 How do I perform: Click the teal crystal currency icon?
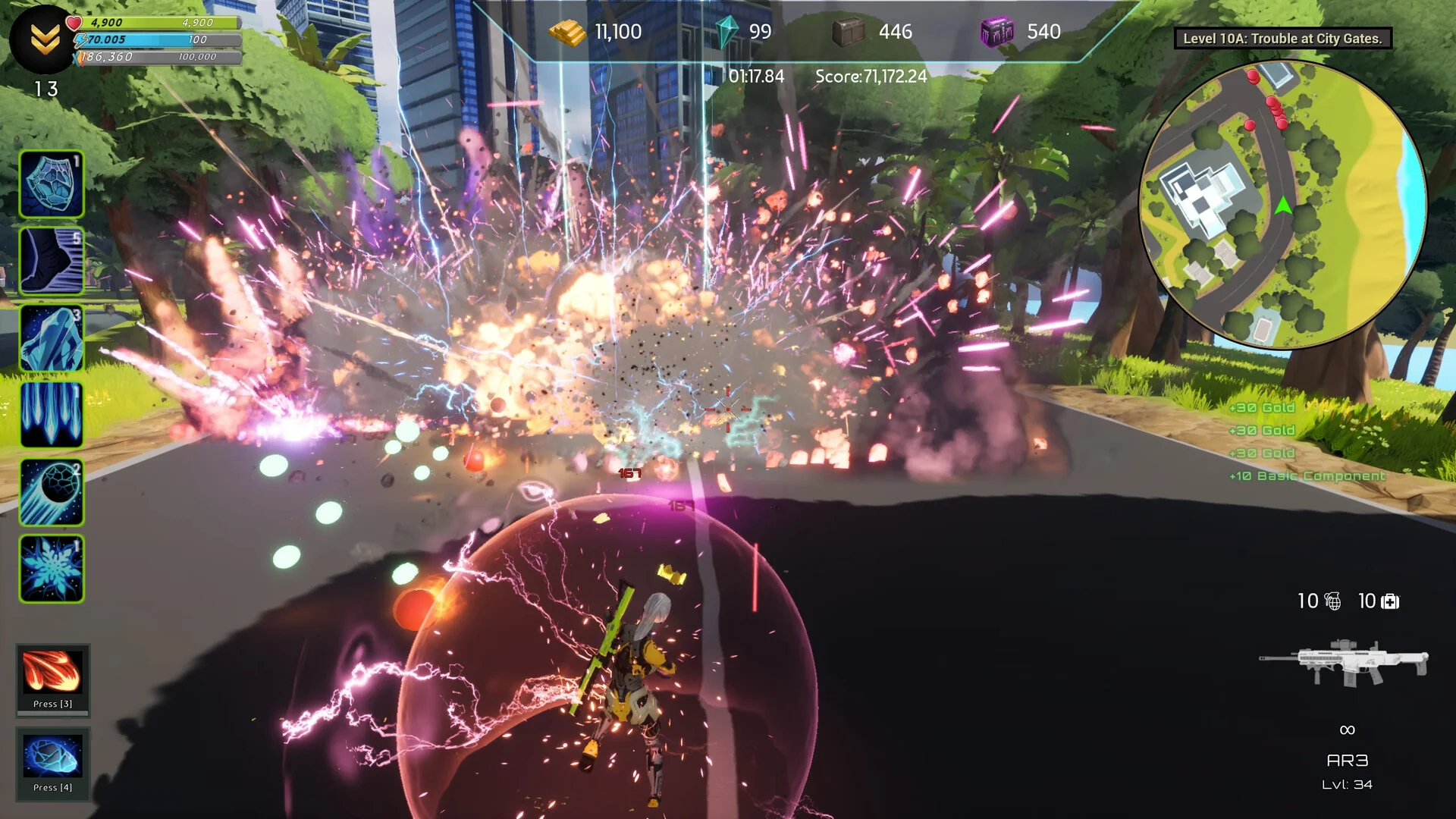(x=726, y=32)
